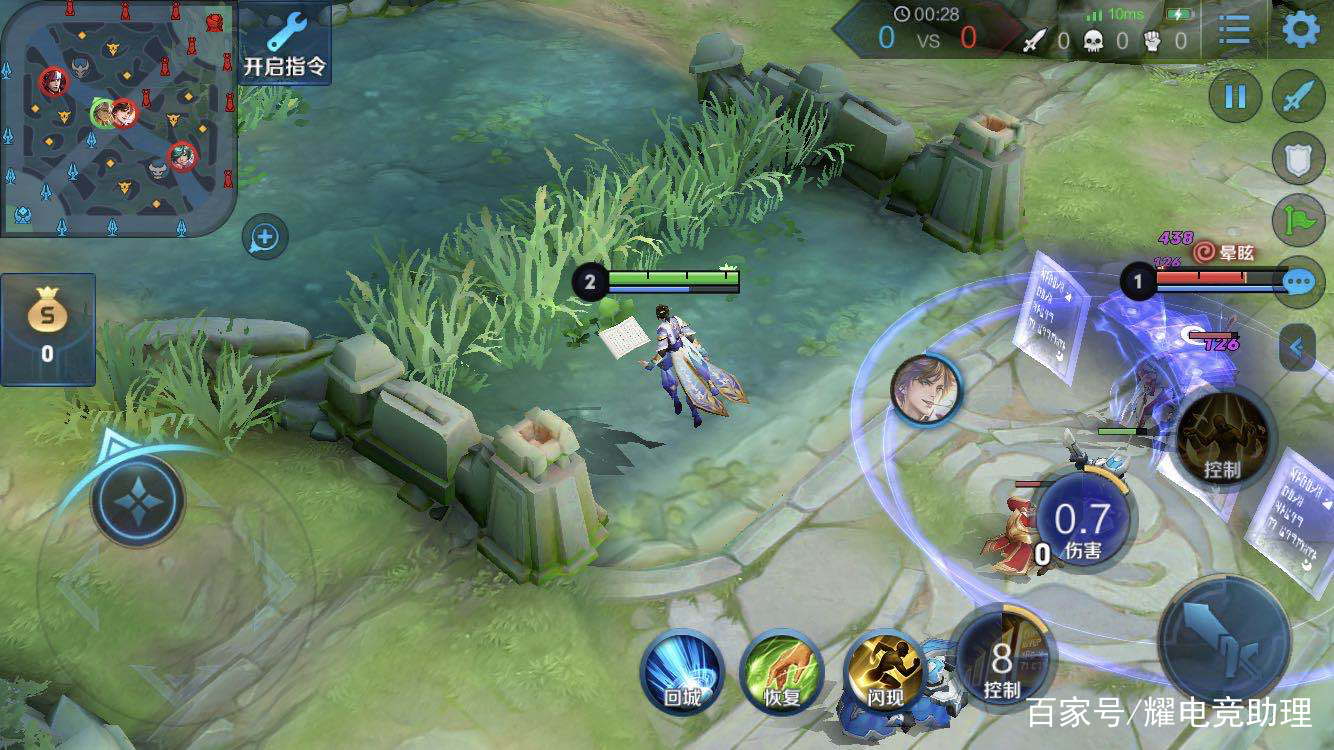
Task: Open the settings gear icon
Action: [x=1301, y=30]
